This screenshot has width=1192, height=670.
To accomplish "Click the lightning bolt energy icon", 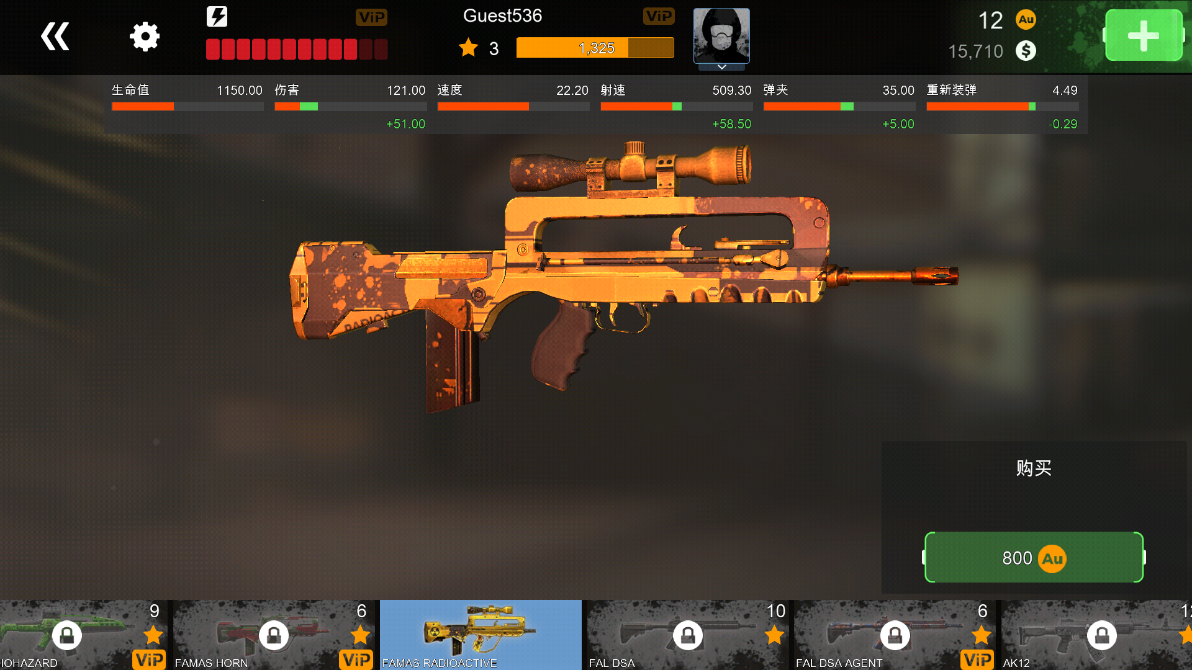I will coord(217,17).
